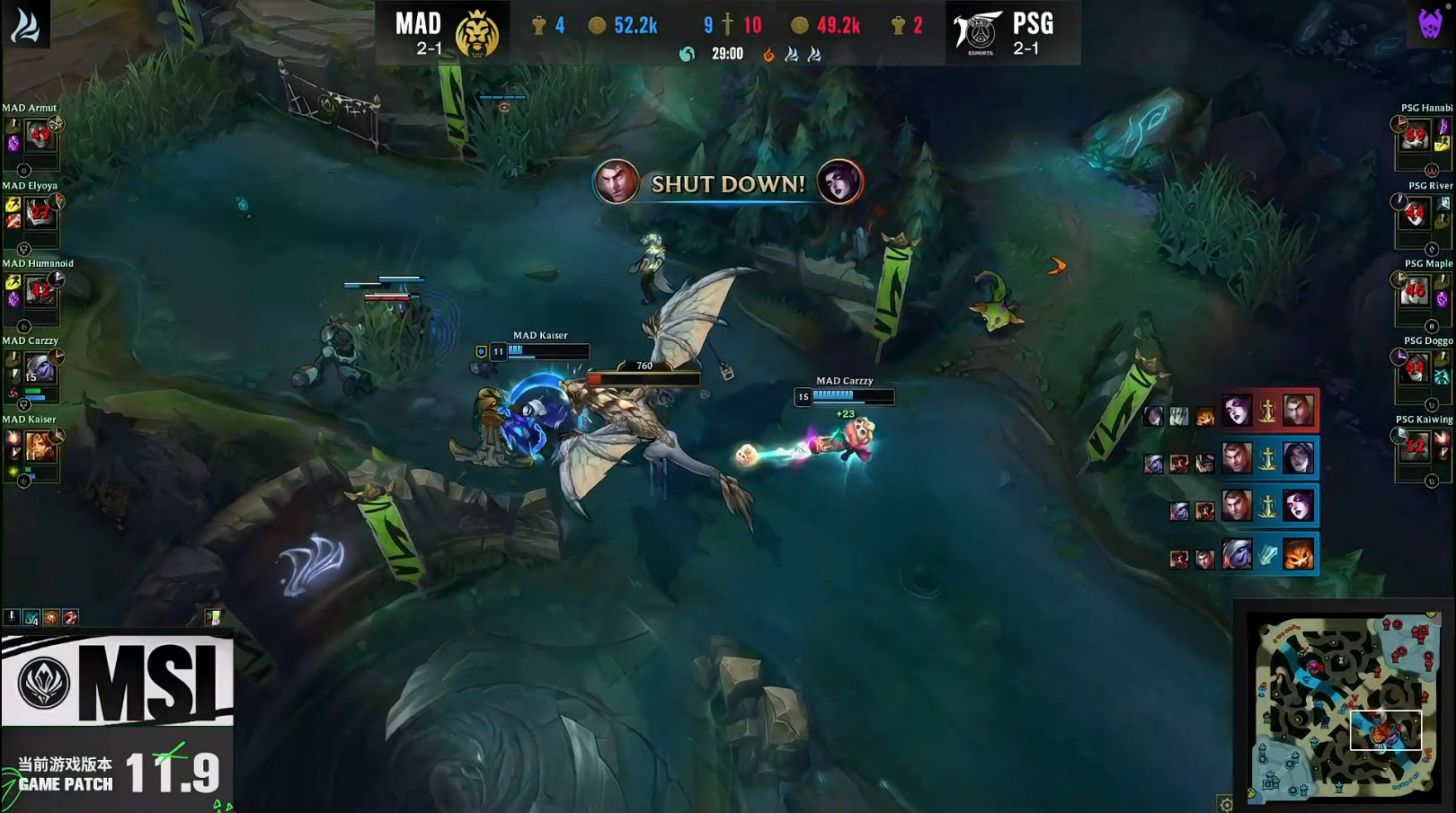Viewport: 1456px width, 813px height.
Task: Select PSG Maple's champion portrait
Action: (x=1416, y=291)
